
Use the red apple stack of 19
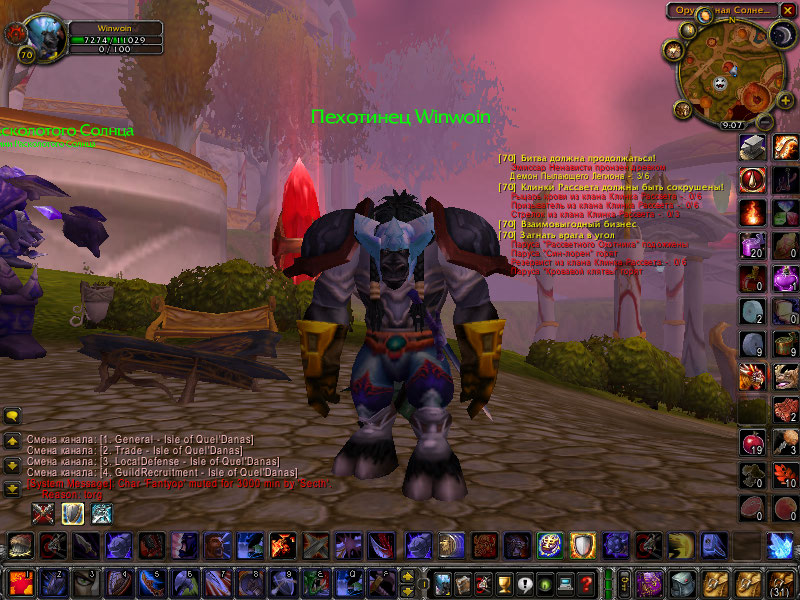pos(752,442)
